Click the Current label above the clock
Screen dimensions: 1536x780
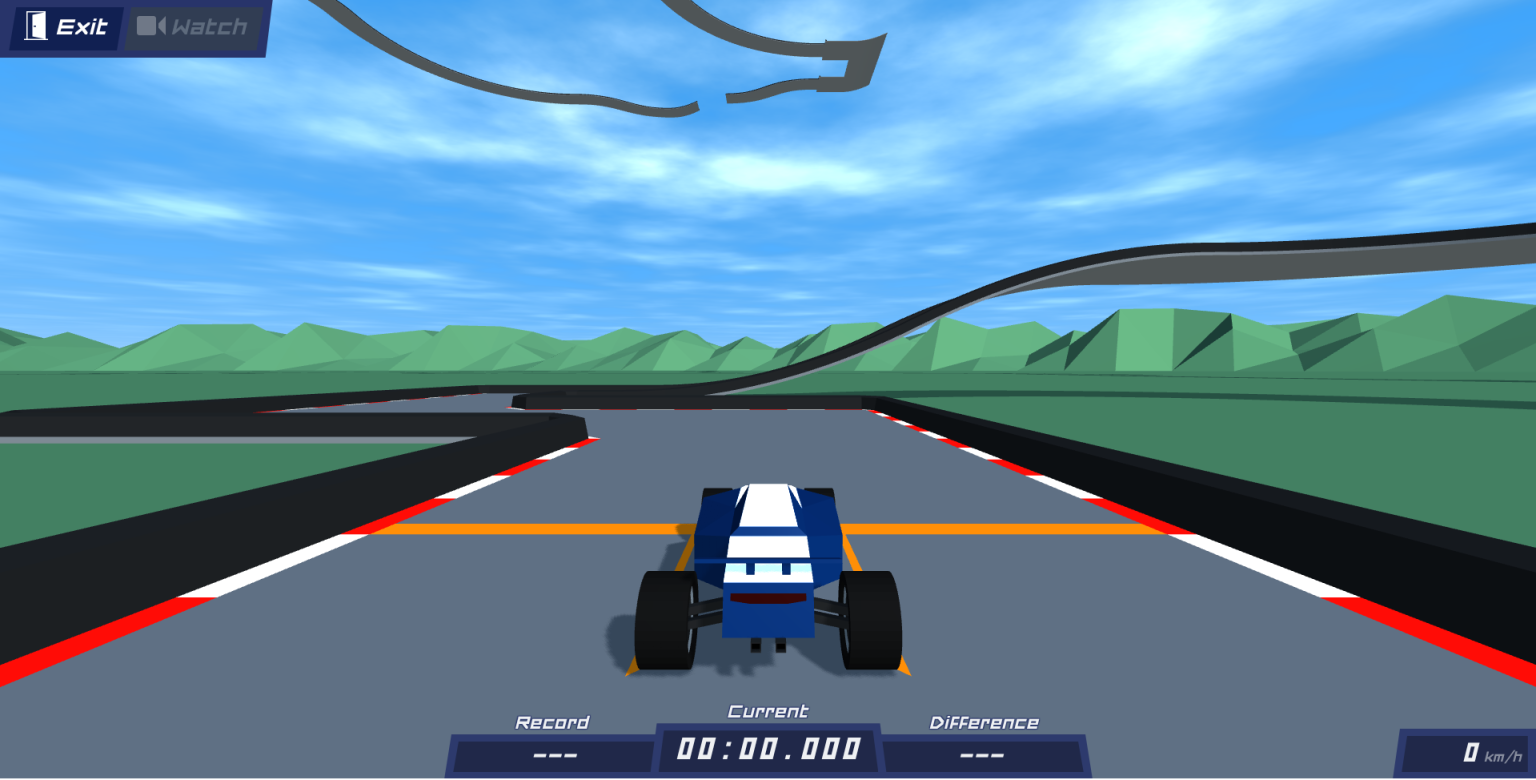pos(767,711)
